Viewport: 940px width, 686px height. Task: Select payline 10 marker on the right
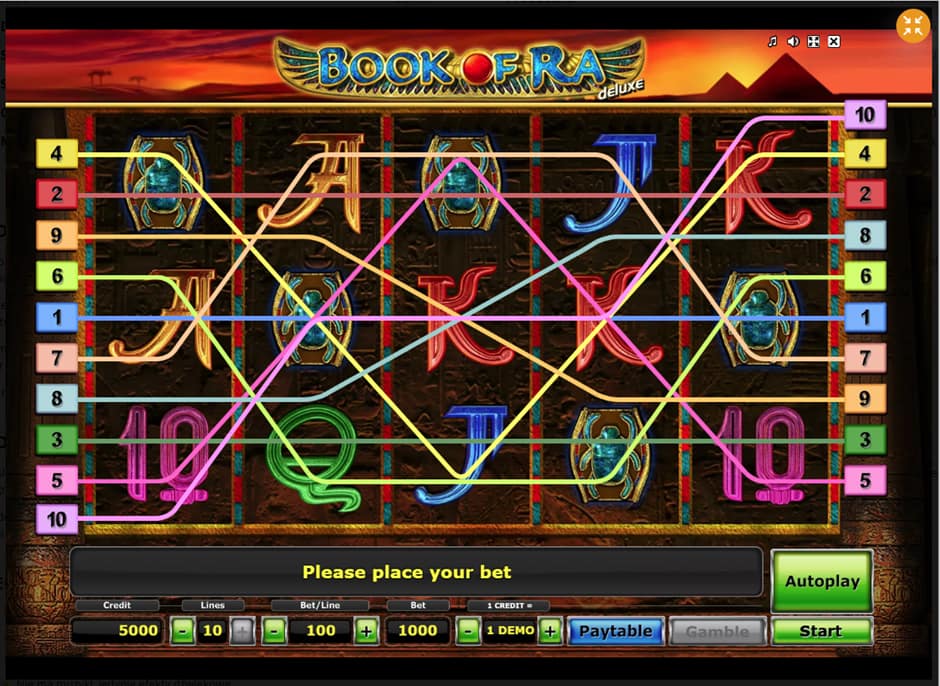click(x=864, y=115)
